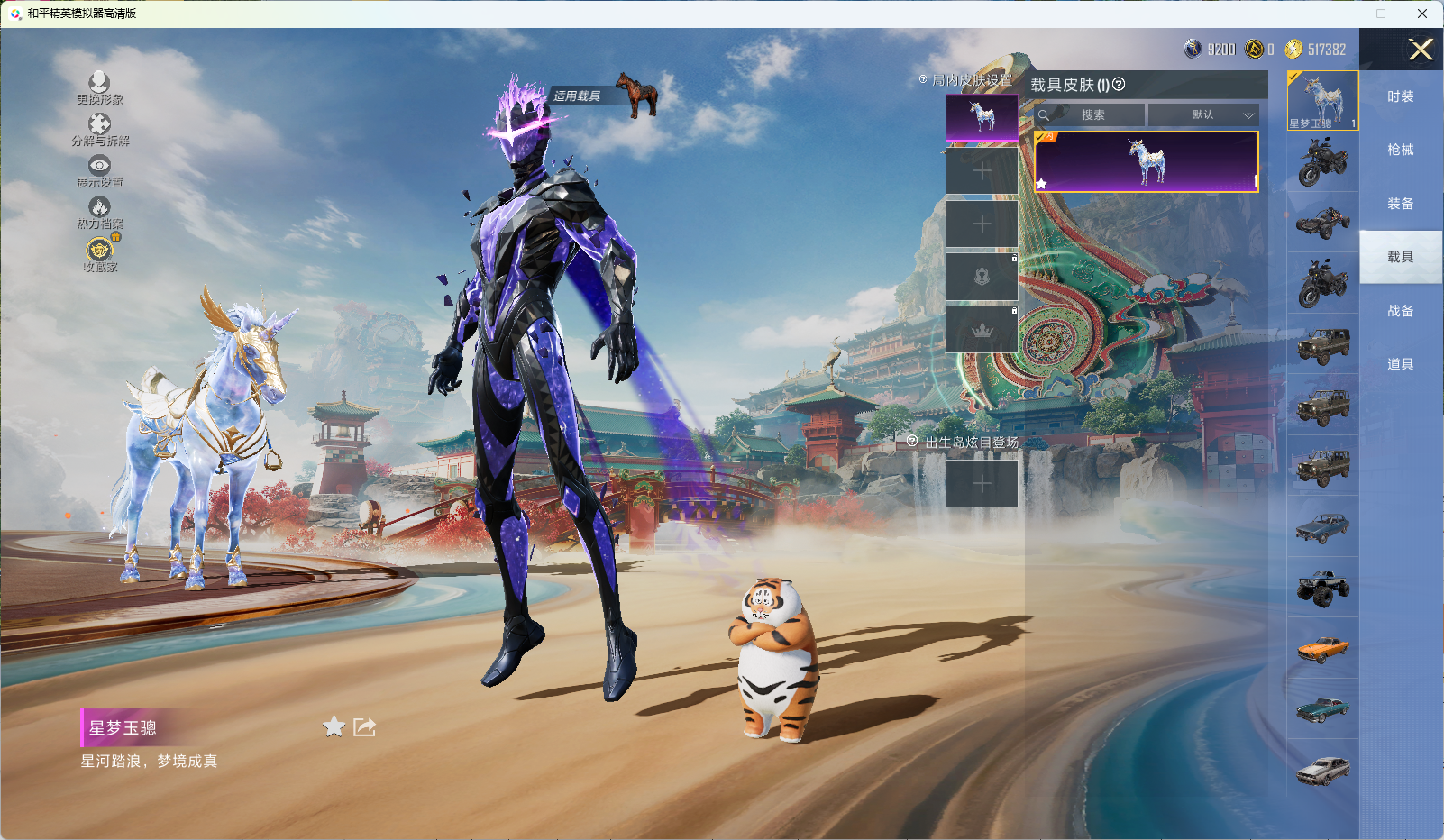Open the 枪械 category tab

pyautogui.click(x=1400, y=150)
